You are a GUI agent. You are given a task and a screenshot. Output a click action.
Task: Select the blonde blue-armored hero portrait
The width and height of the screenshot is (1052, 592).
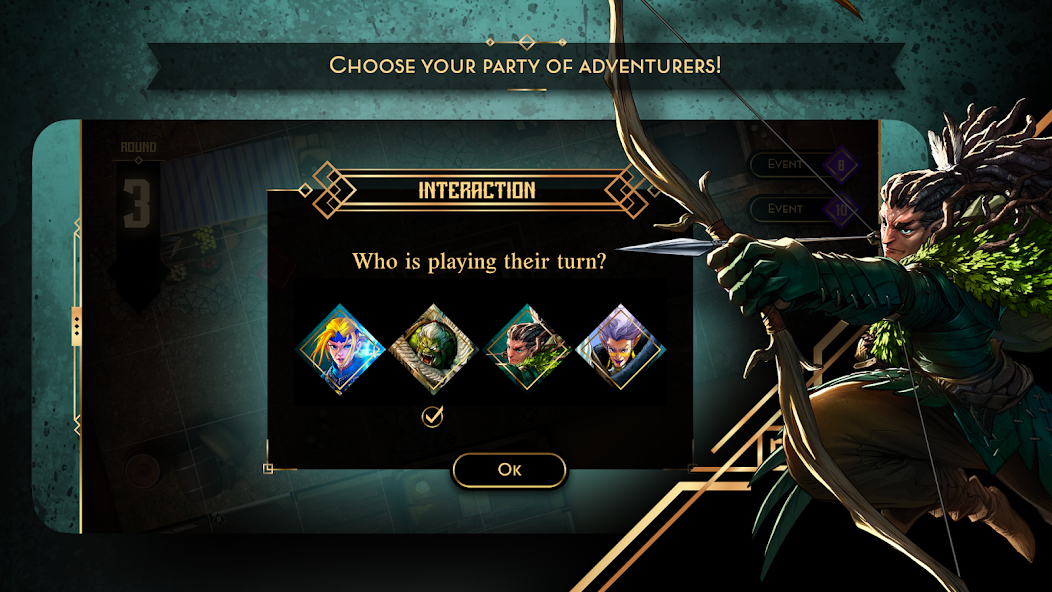coord(342,348)
